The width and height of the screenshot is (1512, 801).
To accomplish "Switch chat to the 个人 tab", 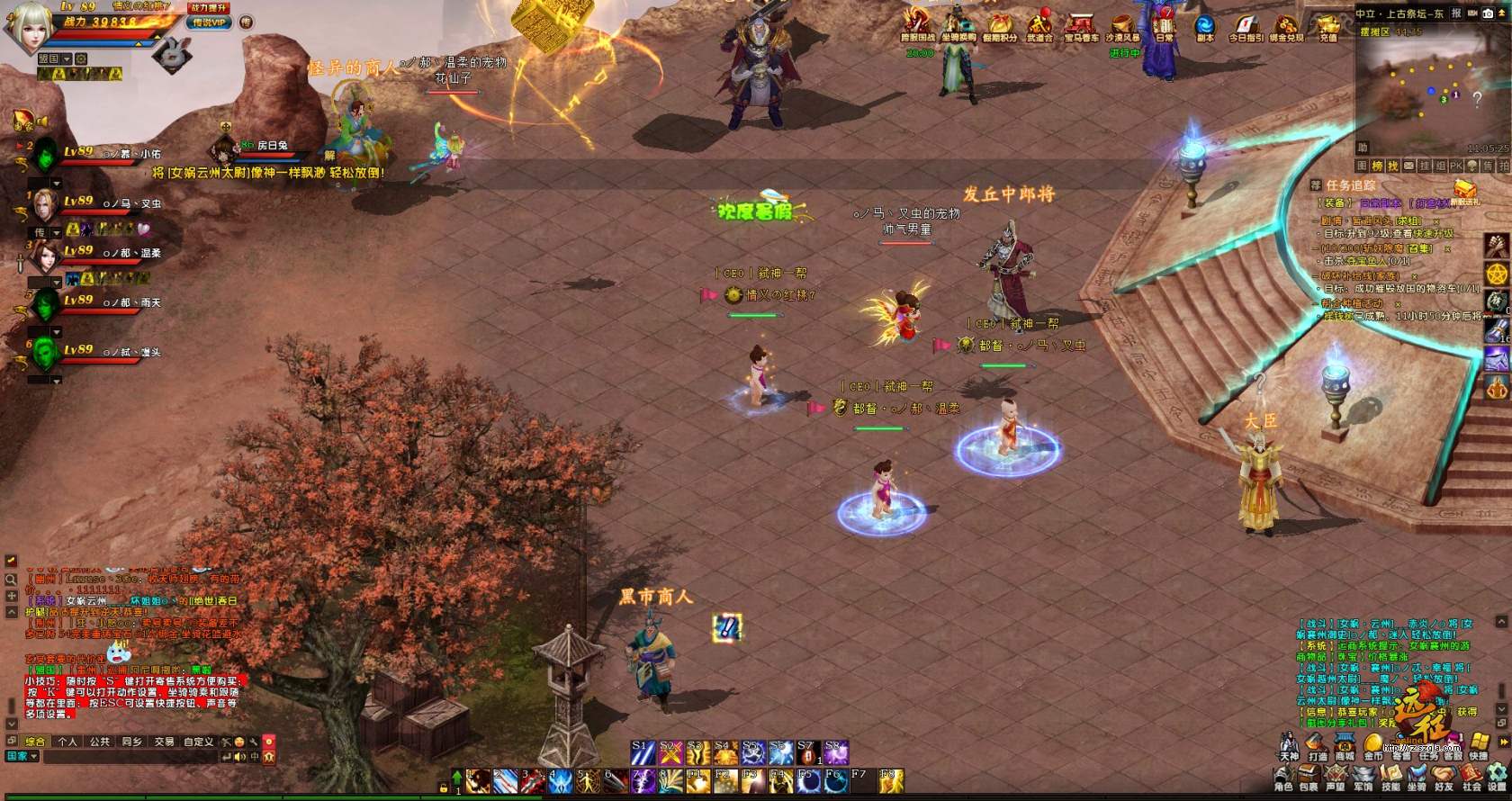I will tap(67, 742).
